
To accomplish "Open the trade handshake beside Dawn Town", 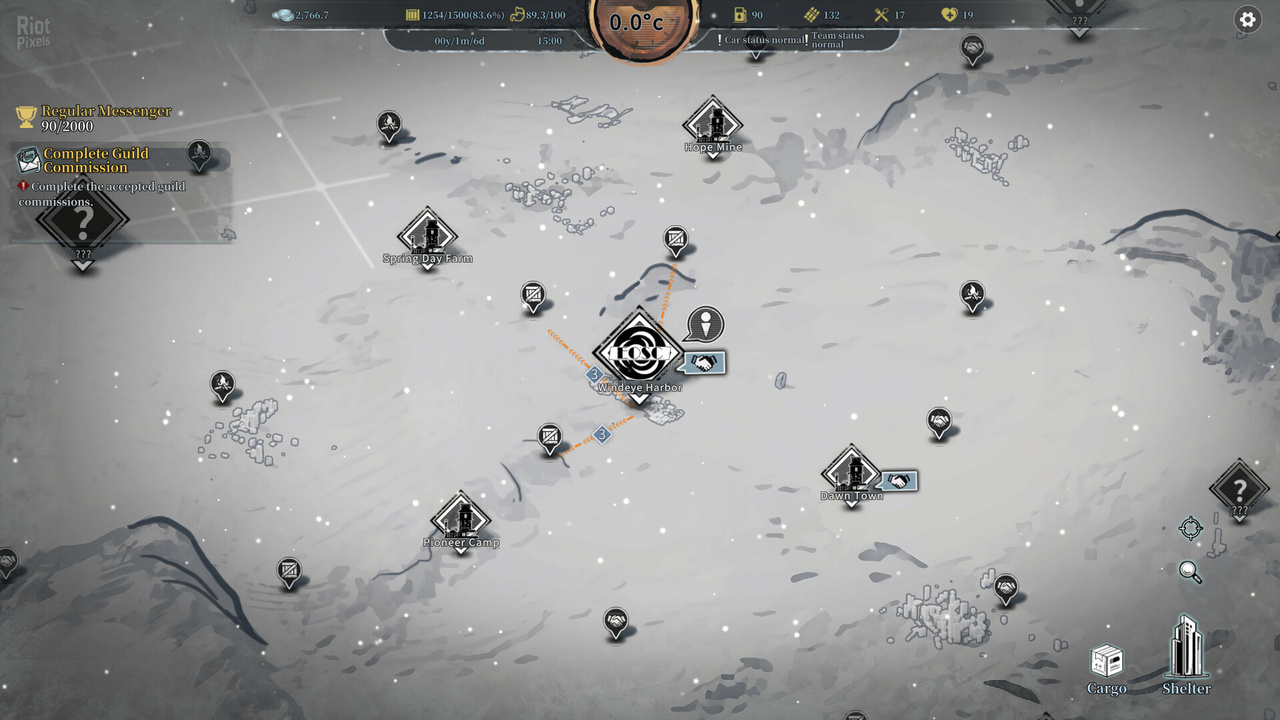I will [x=899, y=482].
